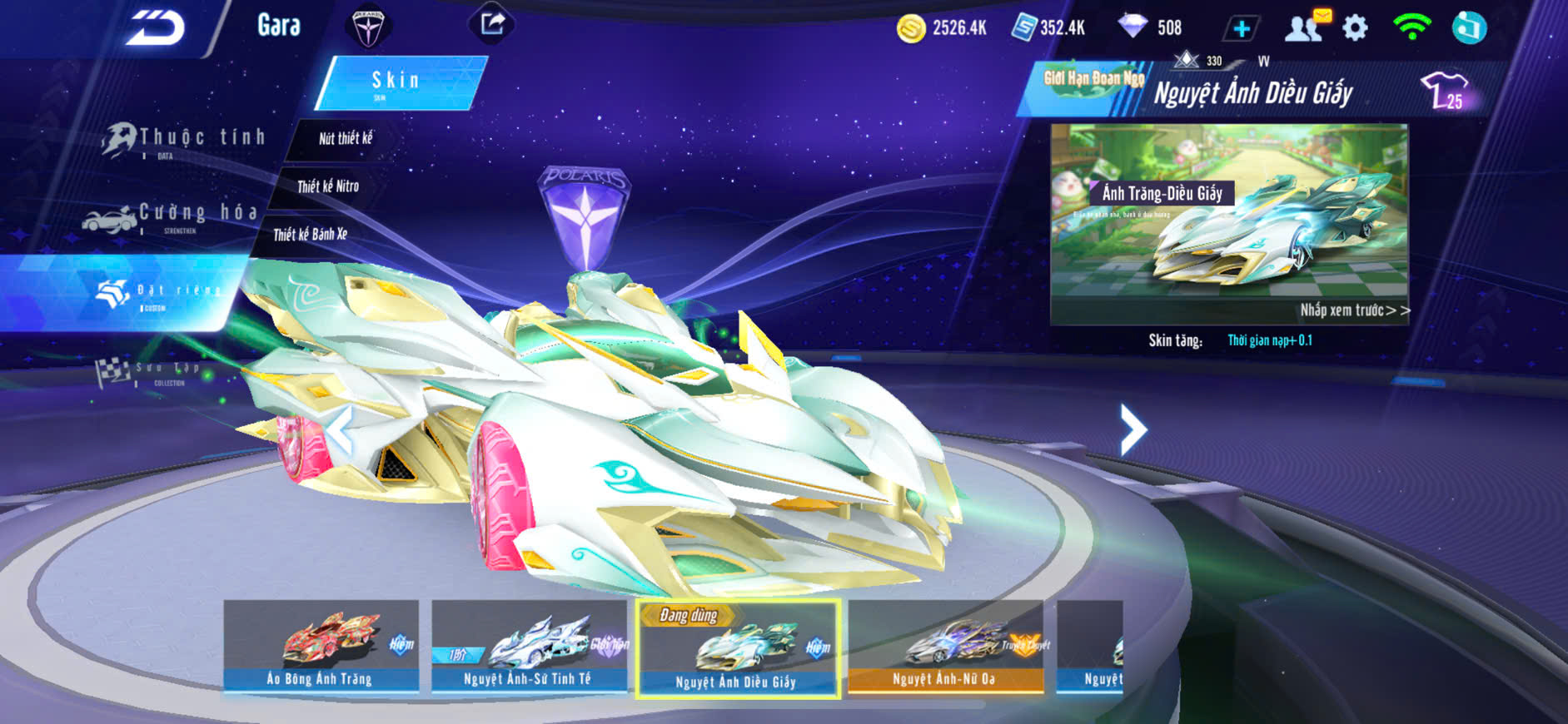Pick the Nguyệt Ánh-Nữ Oa skin
Screen dimensions: 1568x724
(x=944, y=647)
